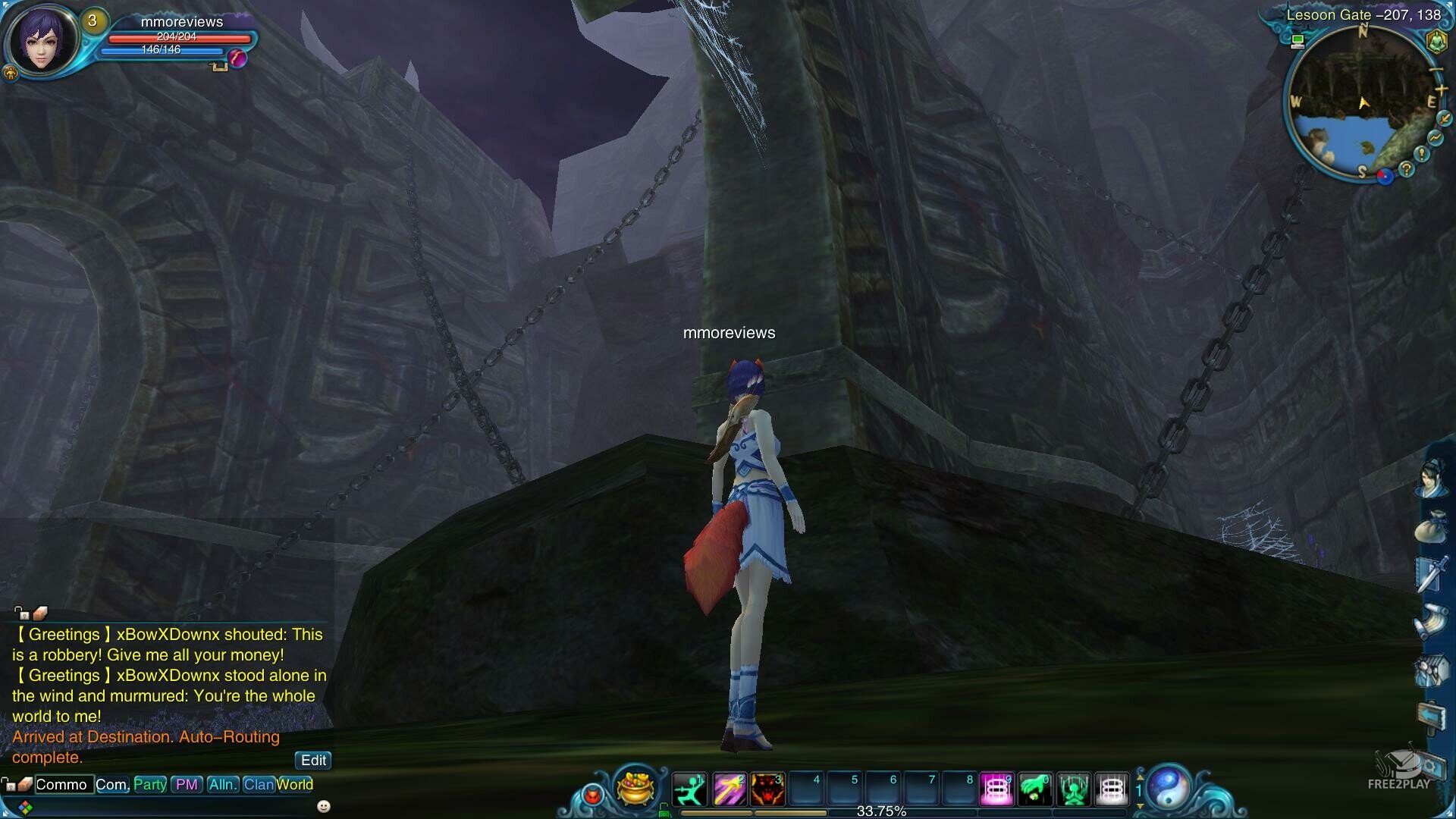Zoom out the minimap with minus button
The height and width of the screenshot is (819, 1456).
point(1436,70)
